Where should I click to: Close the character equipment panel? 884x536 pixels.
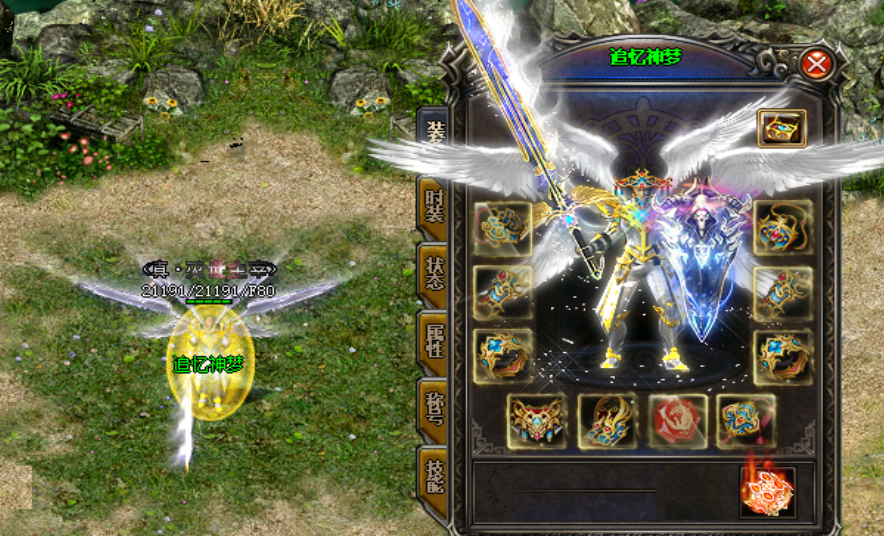tap(817, 66)
